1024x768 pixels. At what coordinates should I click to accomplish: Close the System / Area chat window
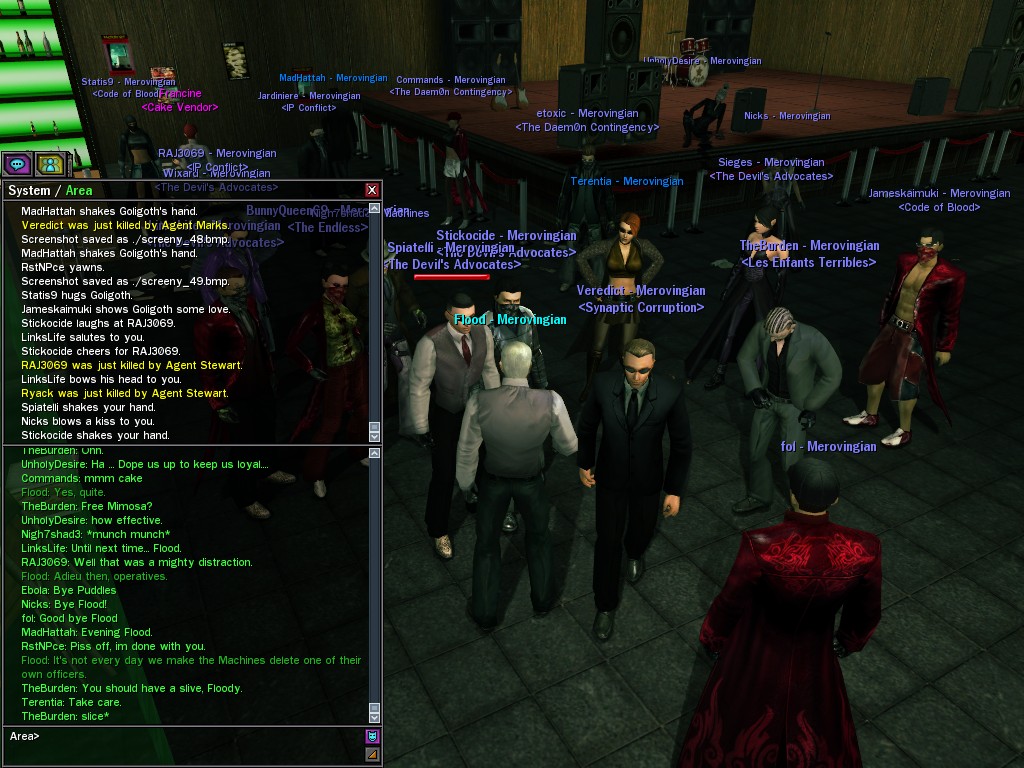point(372,190)
